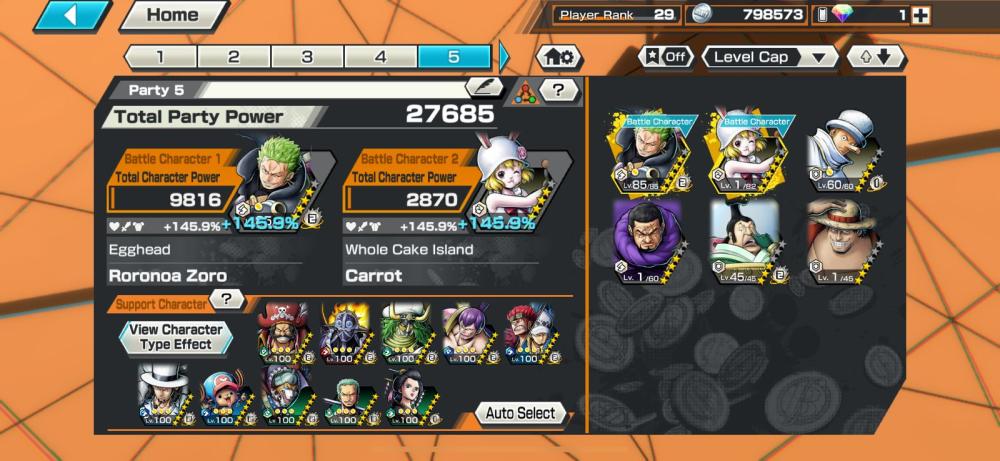The width and height of the screenshot is (1000, 461).
Task: Open party tab 3
Action: [x=307, y=57]
